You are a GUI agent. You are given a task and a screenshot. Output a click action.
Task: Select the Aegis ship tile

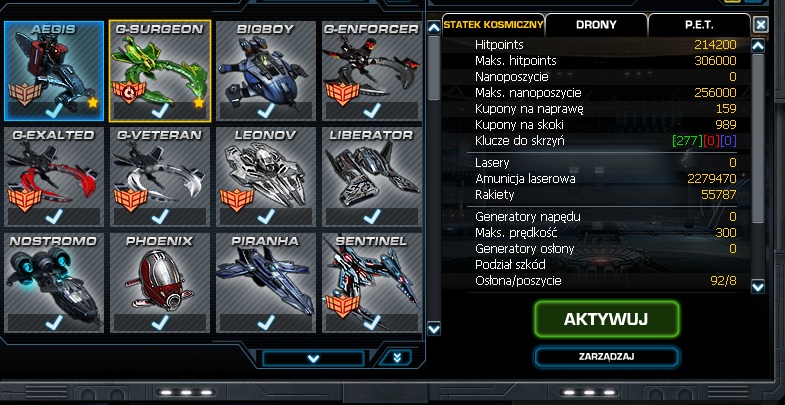[53, 69]
